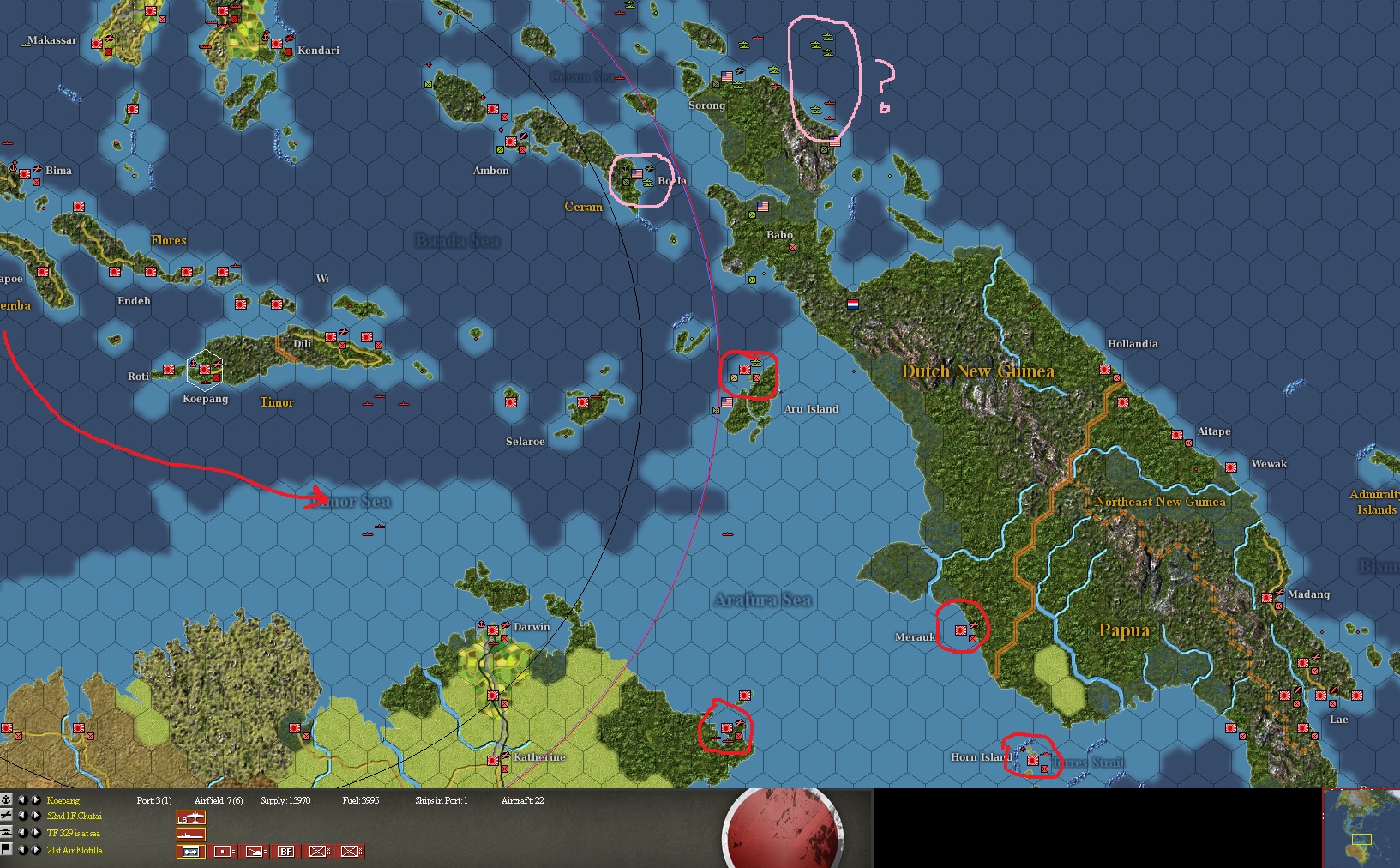The width and height of the screenshot is (1400, 868).
Task: Select the anchor icon beside Koepang
Action: point(8,800)
